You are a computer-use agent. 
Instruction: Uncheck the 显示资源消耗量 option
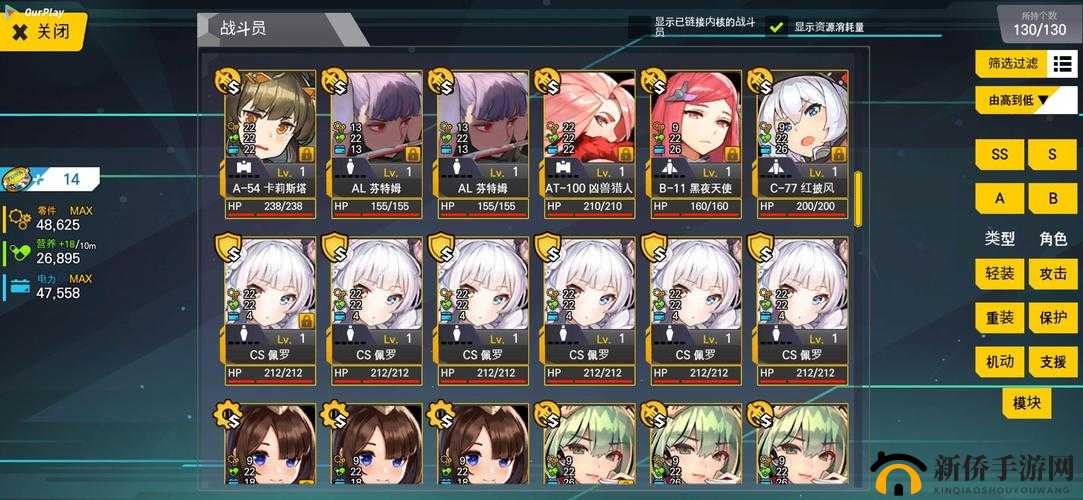pyautogui.click(x=778, y=27)
